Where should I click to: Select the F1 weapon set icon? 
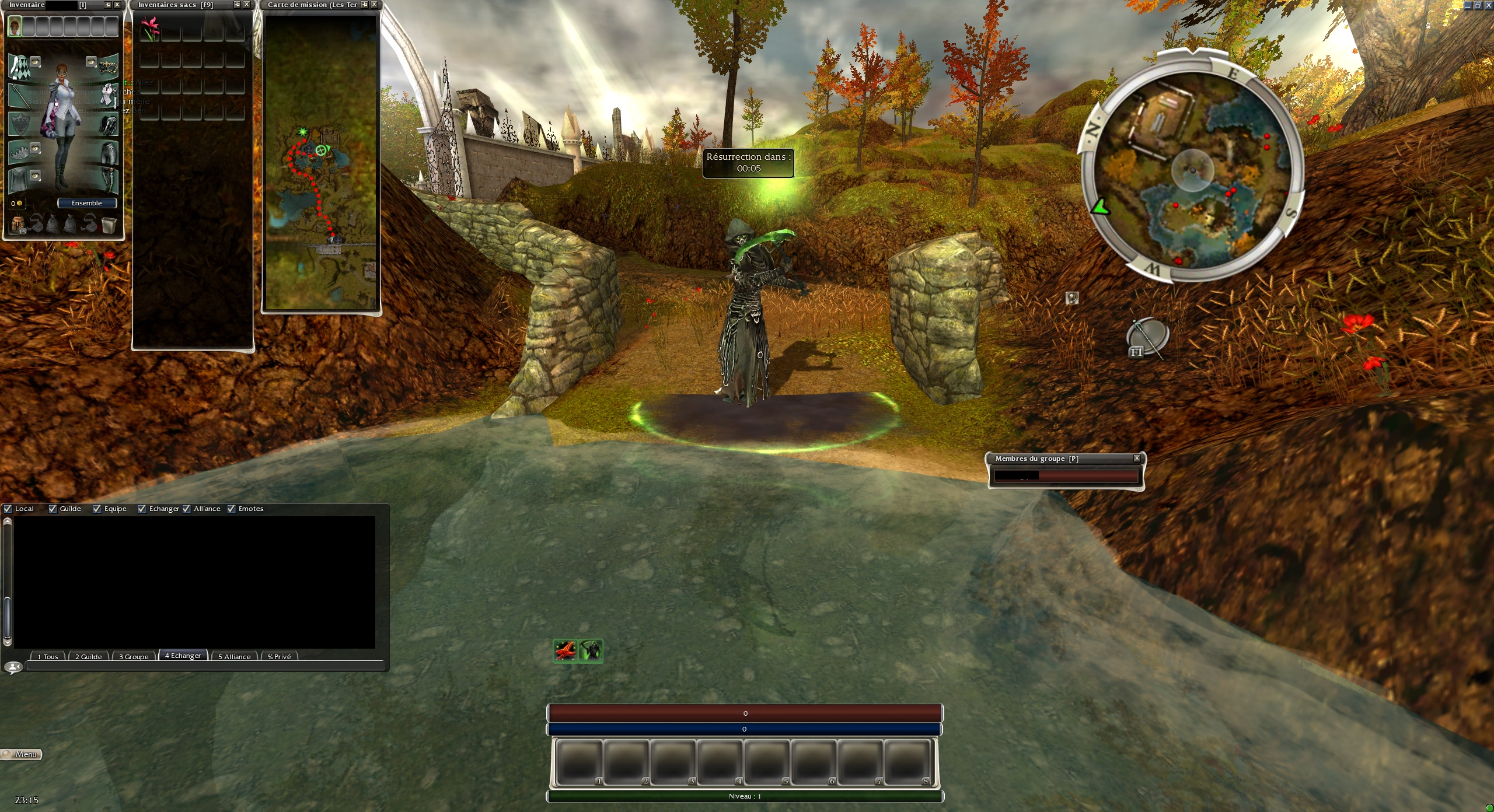tap(1146, 338)
